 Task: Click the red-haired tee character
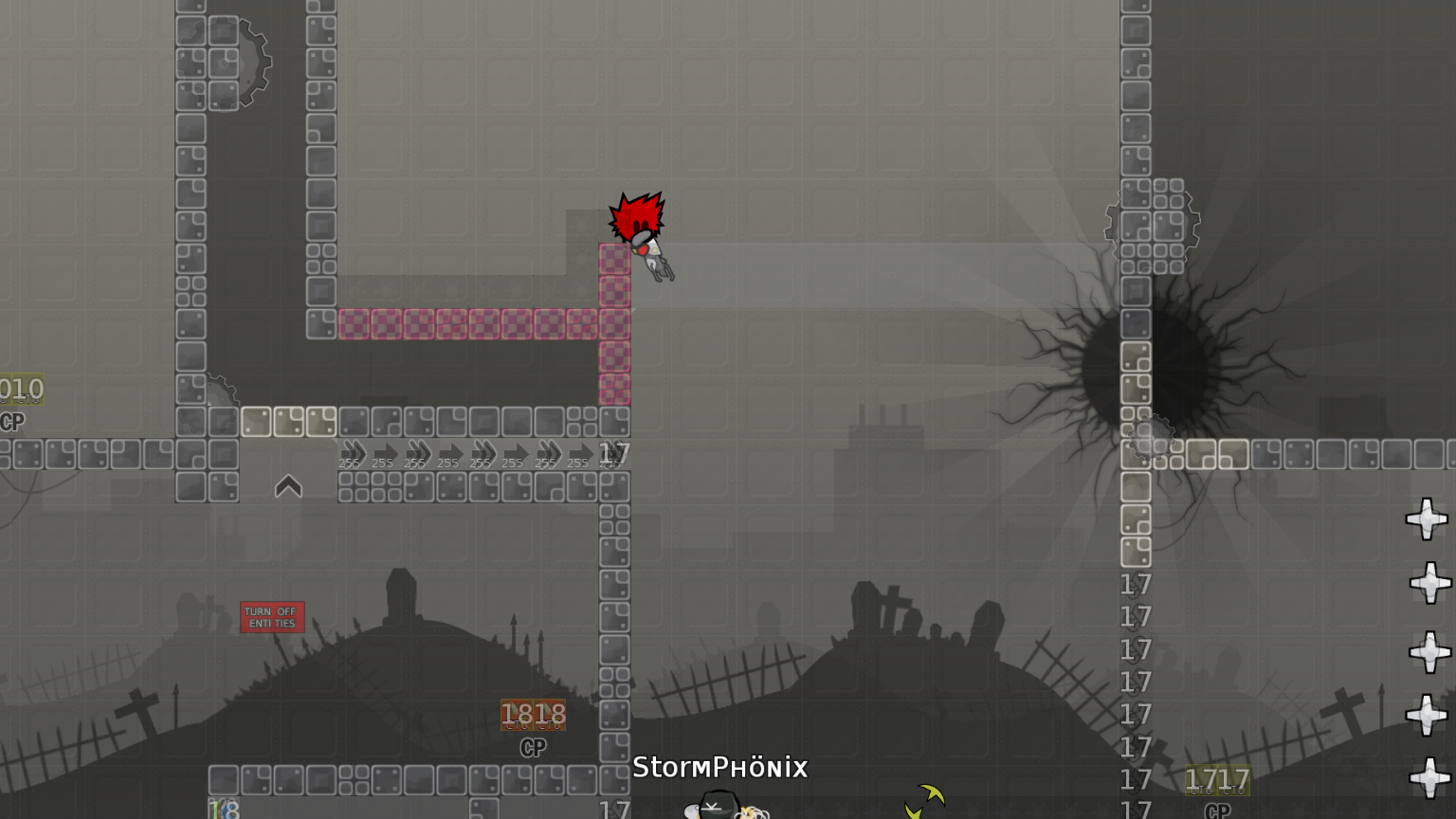(x=637, y=227)
